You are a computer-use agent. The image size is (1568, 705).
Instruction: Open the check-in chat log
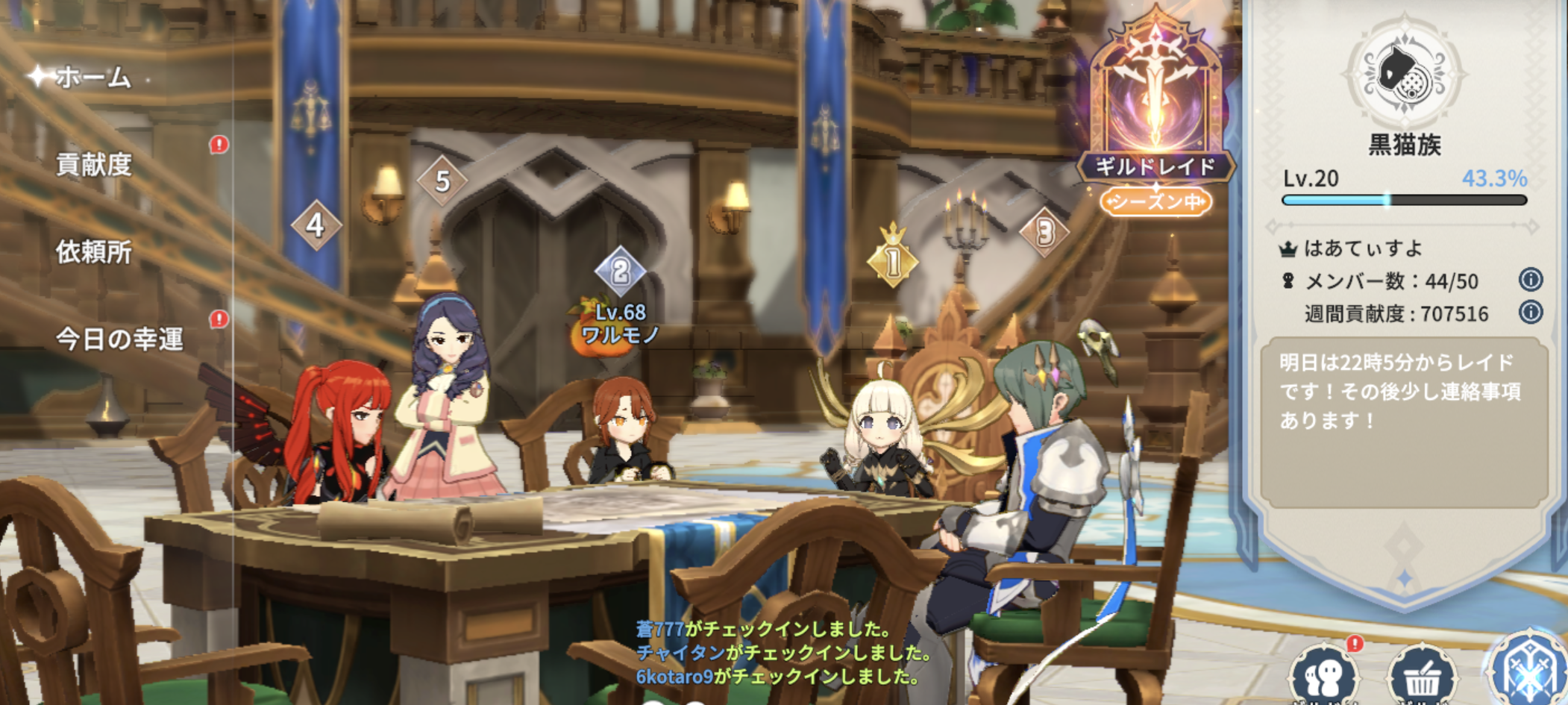pyautogui.click(x=783, y=653)
